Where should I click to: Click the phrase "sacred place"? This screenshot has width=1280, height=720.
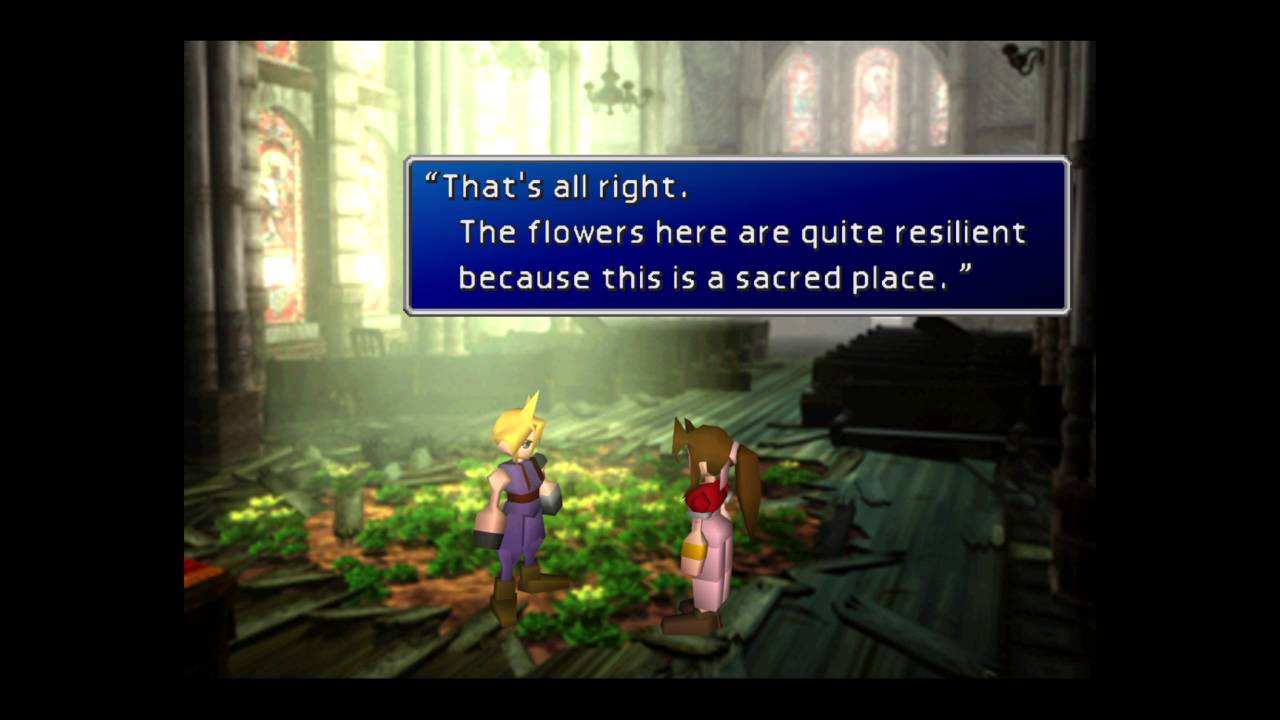tap(845, 277)
